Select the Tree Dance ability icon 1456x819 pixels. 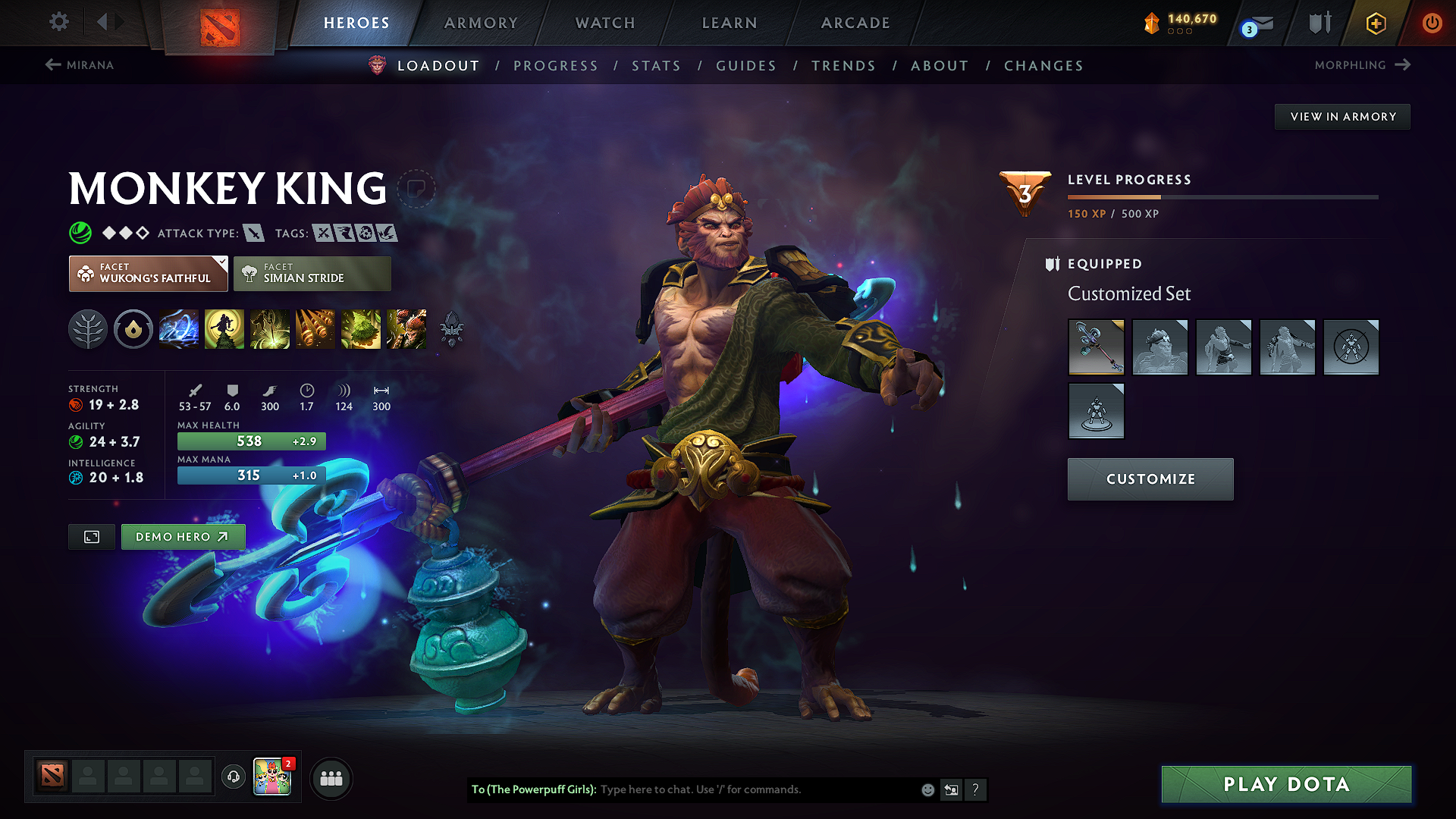[x=224, y=329]
